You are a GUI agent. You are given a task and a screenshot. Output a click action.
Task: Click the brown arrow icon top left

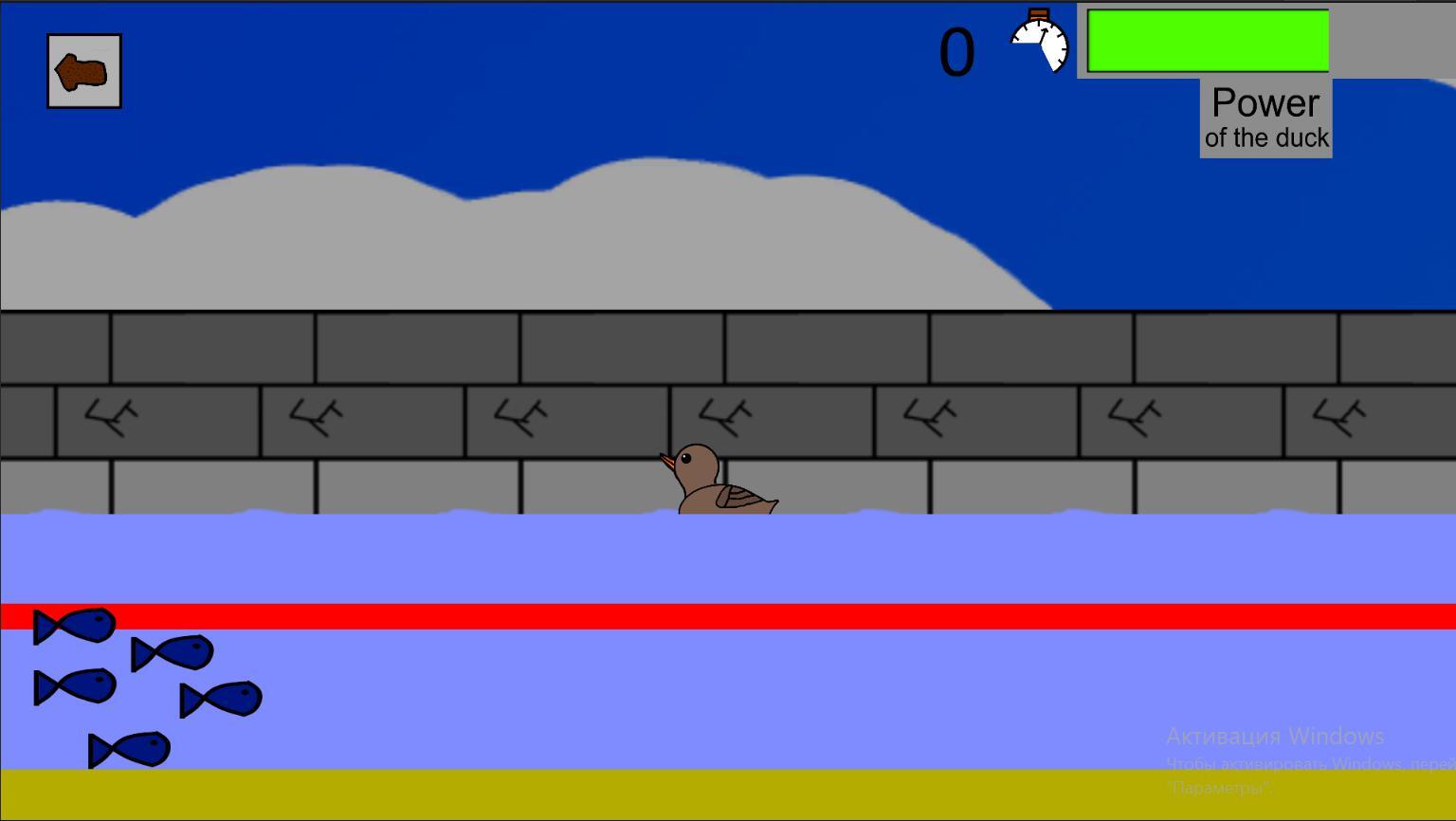[83, 71]
